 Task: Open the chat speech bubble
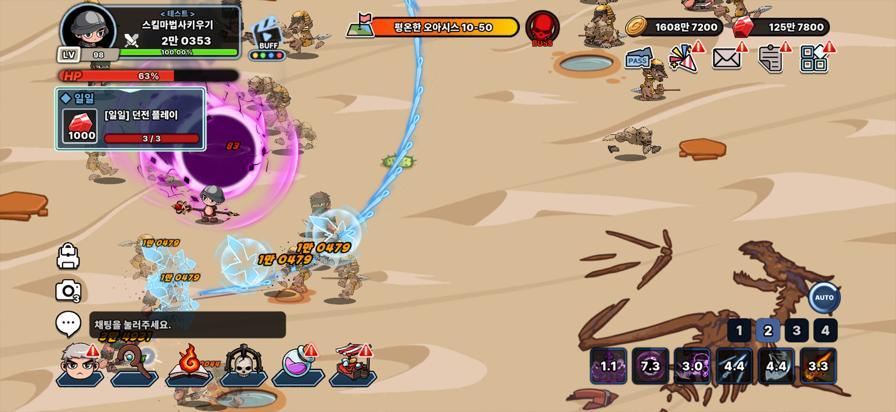[68, 324]
